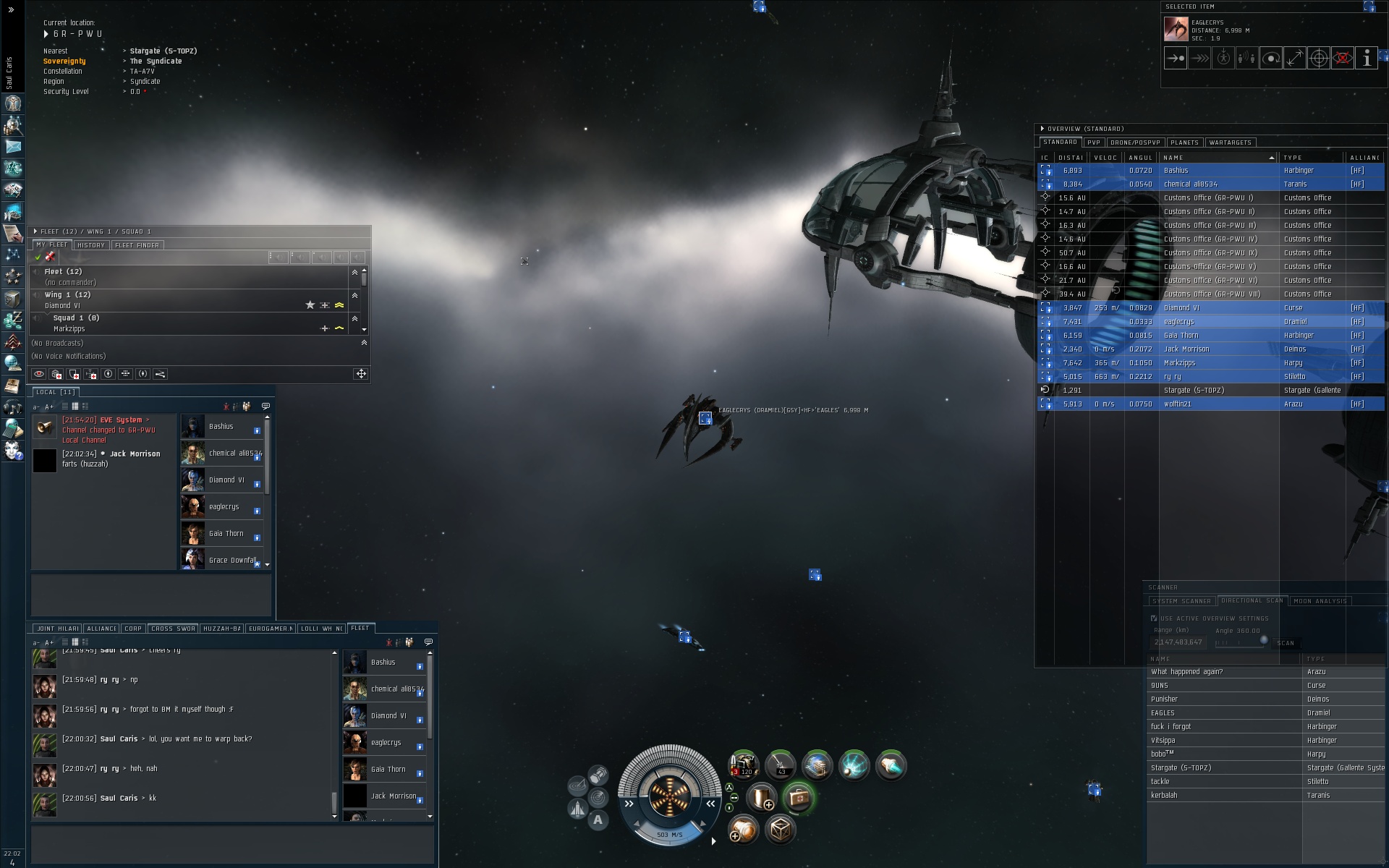
Task: Open the Alliance chat channel tab
Action: [101, 629]
